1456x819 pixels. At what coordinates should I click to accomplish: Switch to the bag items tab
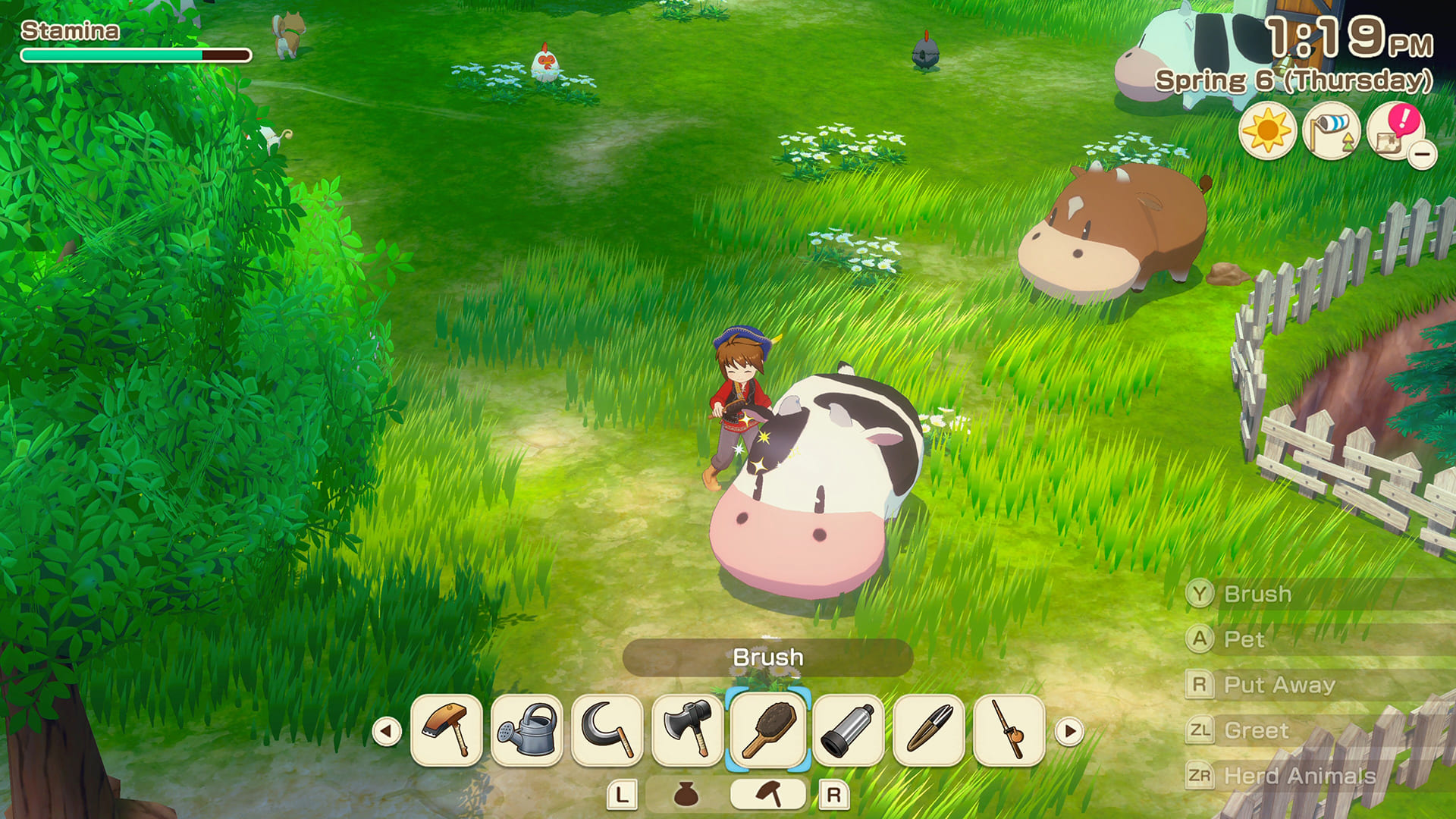686,794
